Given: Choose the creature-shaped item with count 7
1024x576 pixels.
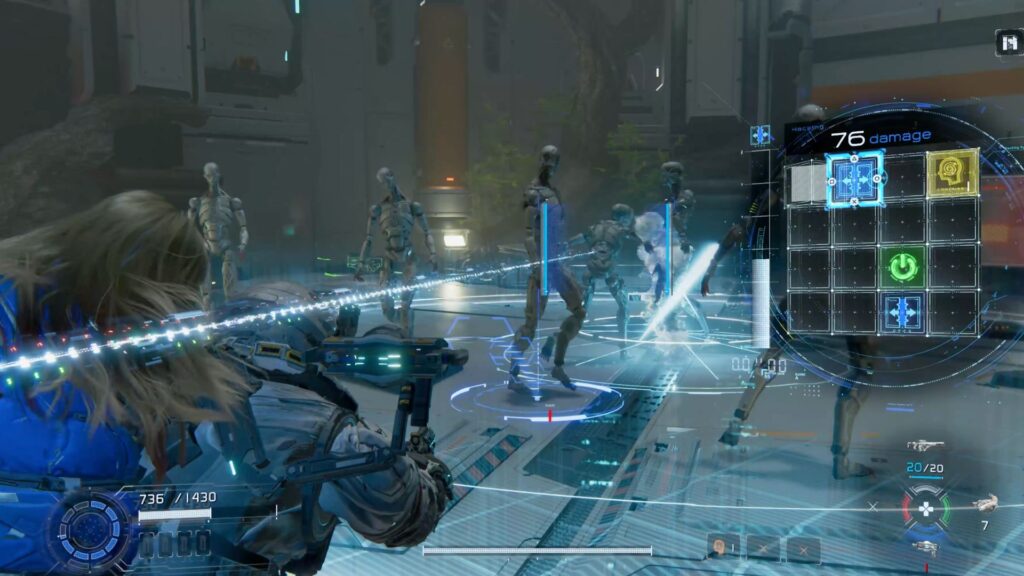Looking at the screenshot, I should point(985,504).
